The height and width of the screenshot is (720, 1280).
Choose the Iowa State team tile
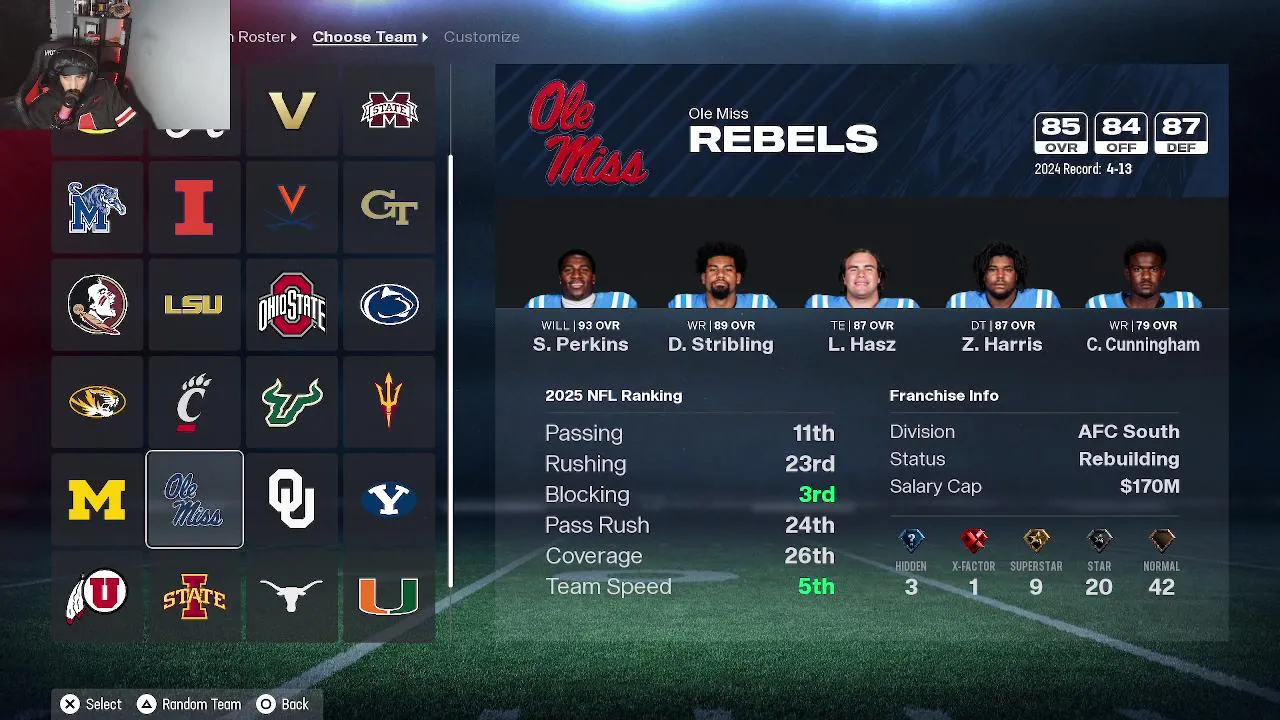pos(194,596)
